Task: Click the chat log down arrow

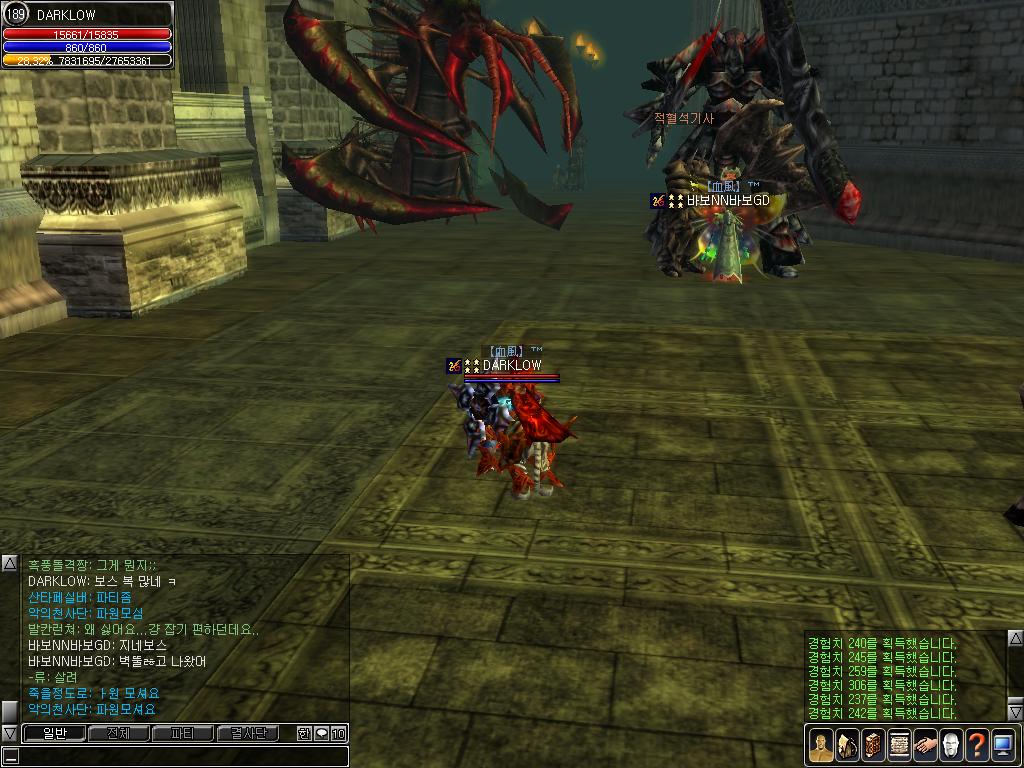Action: coord(9,733)
